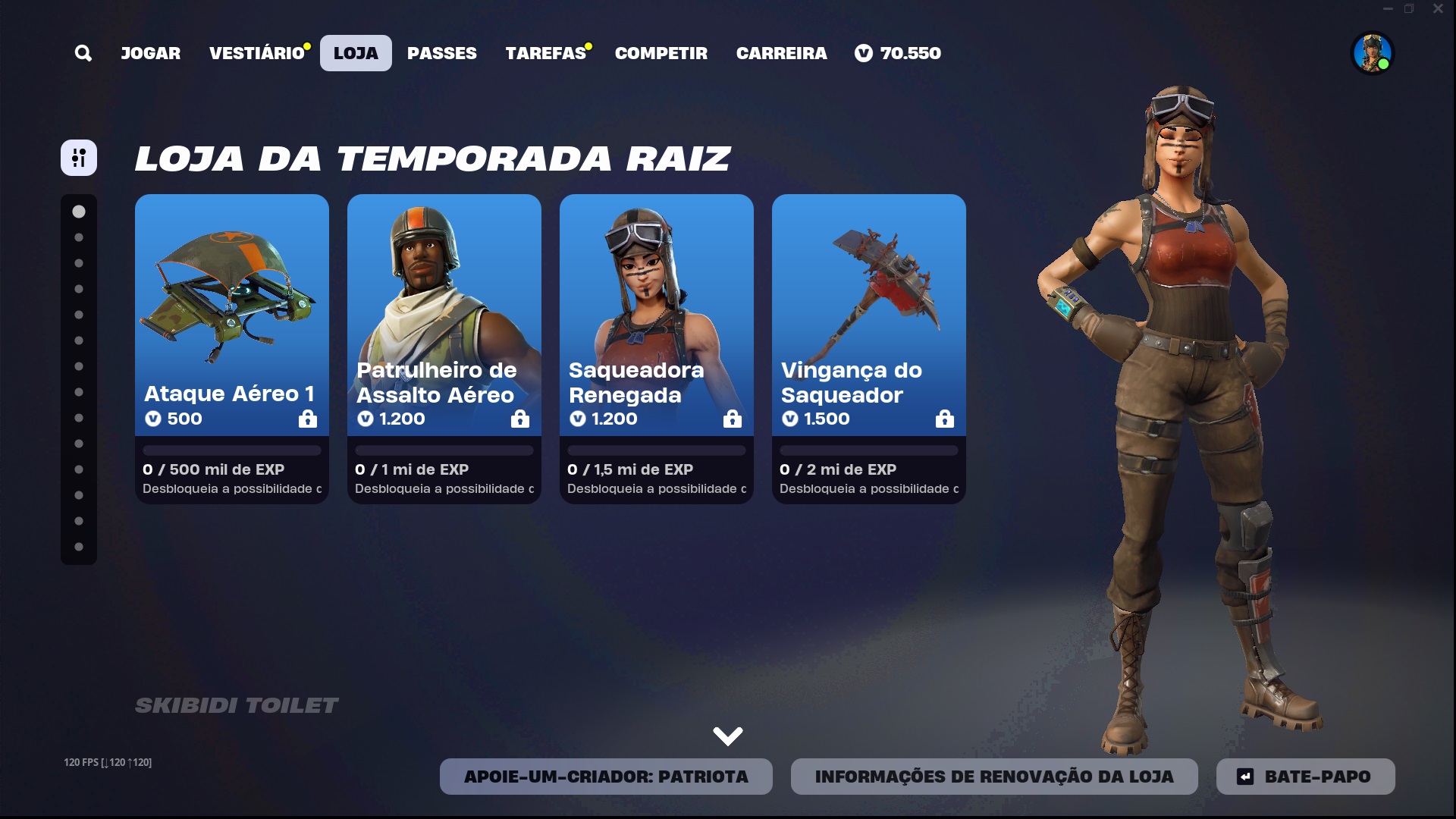Select the first page dot in the sidebar
This screenshot has height=819, width=1456.
pyautogui.click(x=79, y=212)
